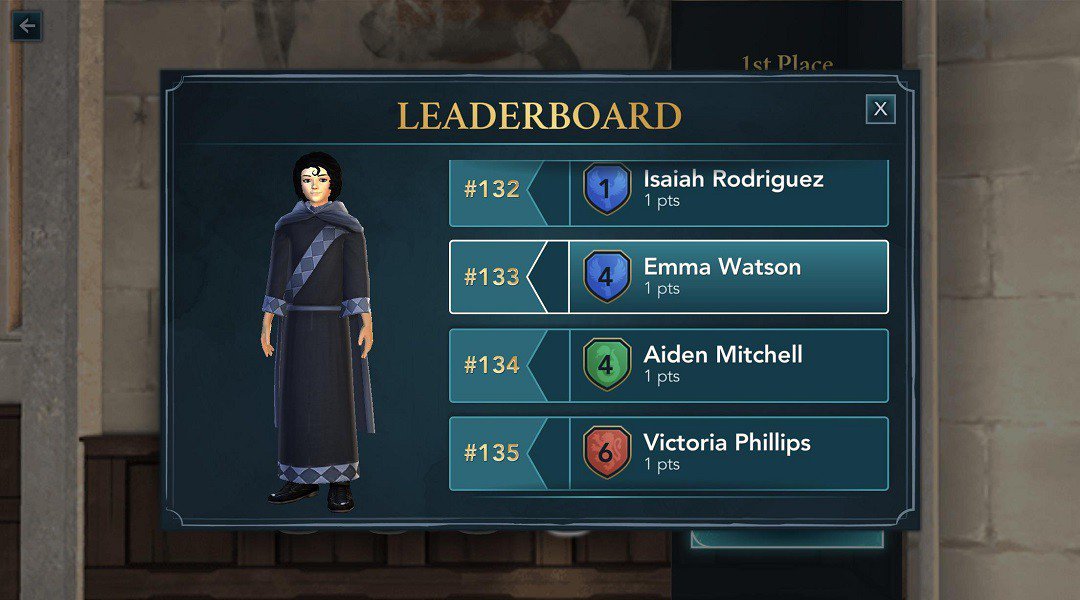Go back with the top-left arrow
The height and width of the screenshot is (600, 1080).
pyautogui.click(x=27, y=26)
